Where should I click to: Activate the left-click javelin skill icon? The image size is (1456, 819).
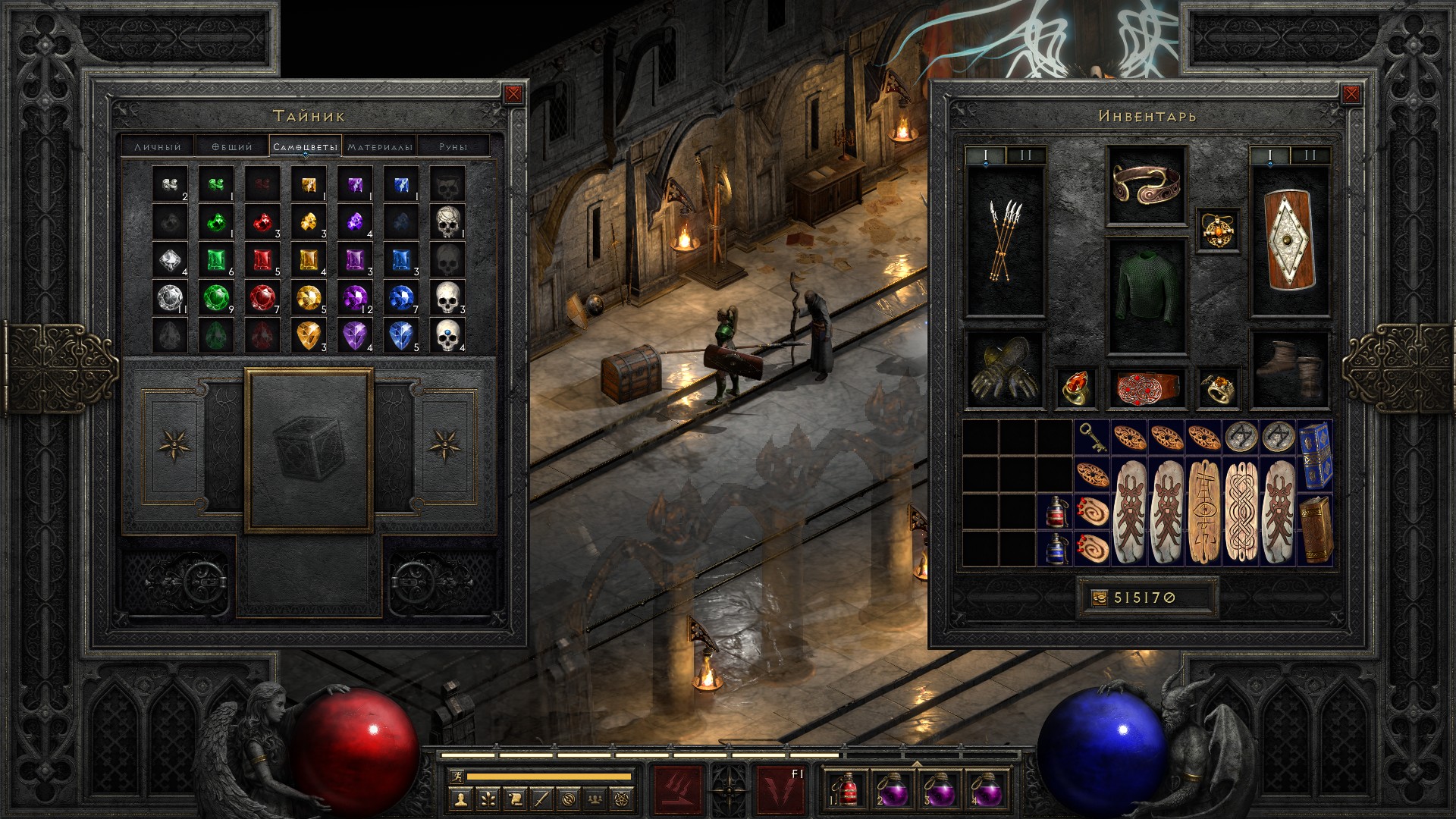pyautogui.click(x=678, y=789)
